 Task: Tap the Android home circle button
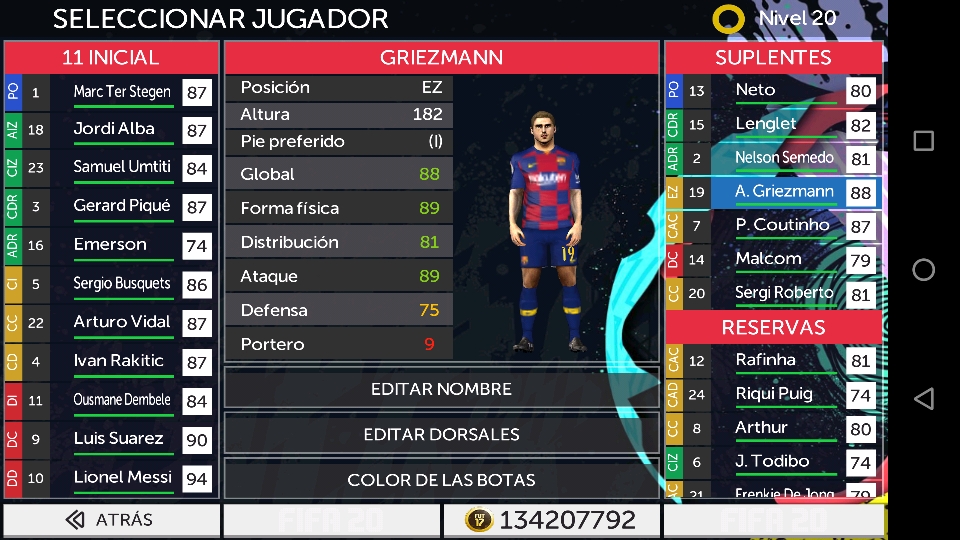(x=924, y=270)
